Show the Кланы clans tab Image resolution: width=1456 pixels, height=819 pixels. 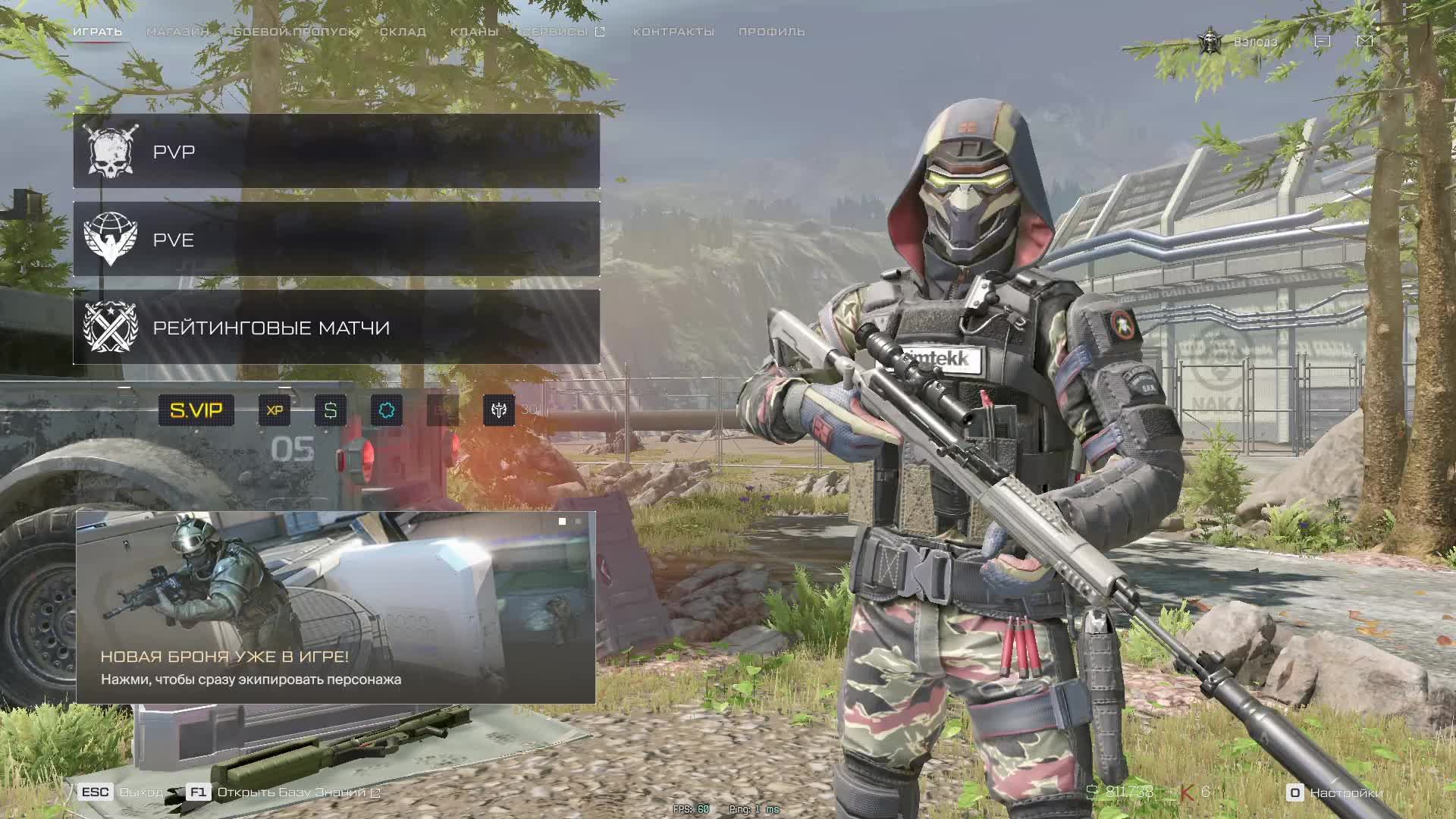(x=474, y=32)
